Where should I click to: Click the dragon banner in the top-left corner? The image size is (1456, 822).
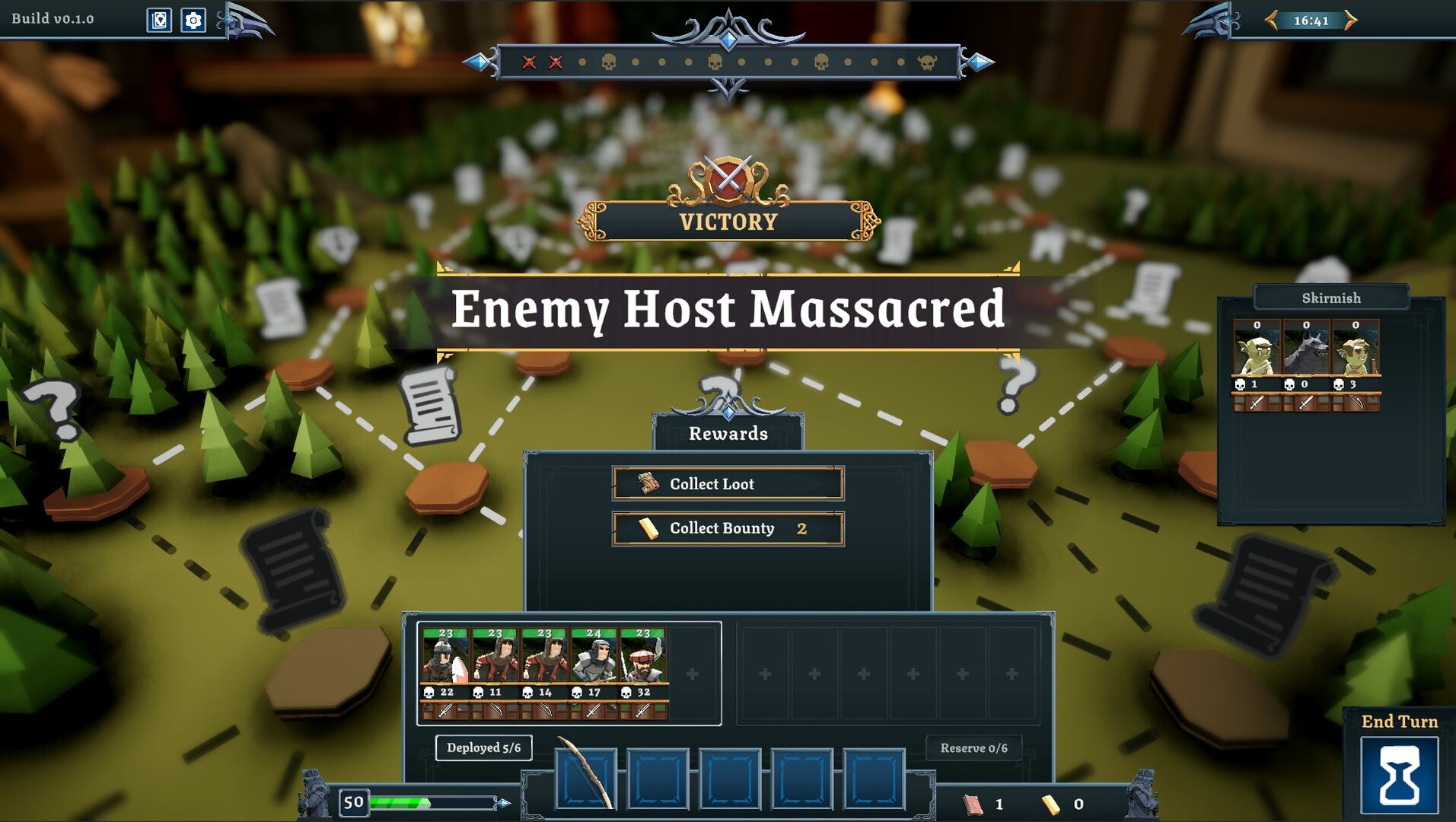[x=244, y=21]
